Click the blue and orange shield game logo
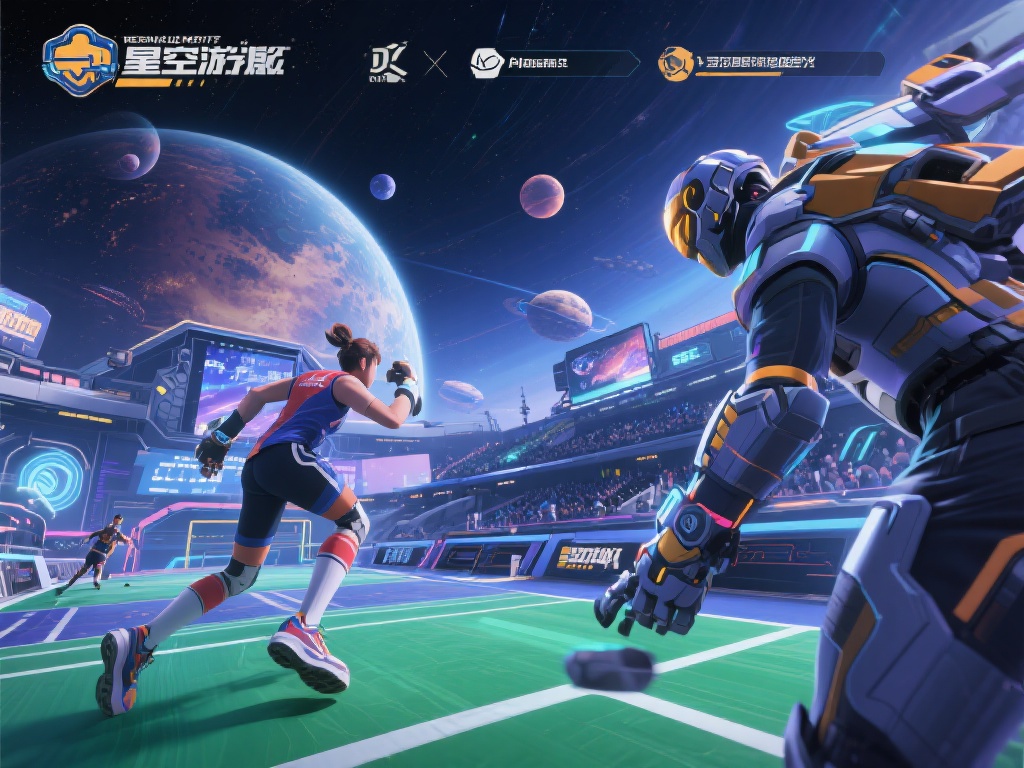This screenshot has width=1024, height=768. pos(81,63)
